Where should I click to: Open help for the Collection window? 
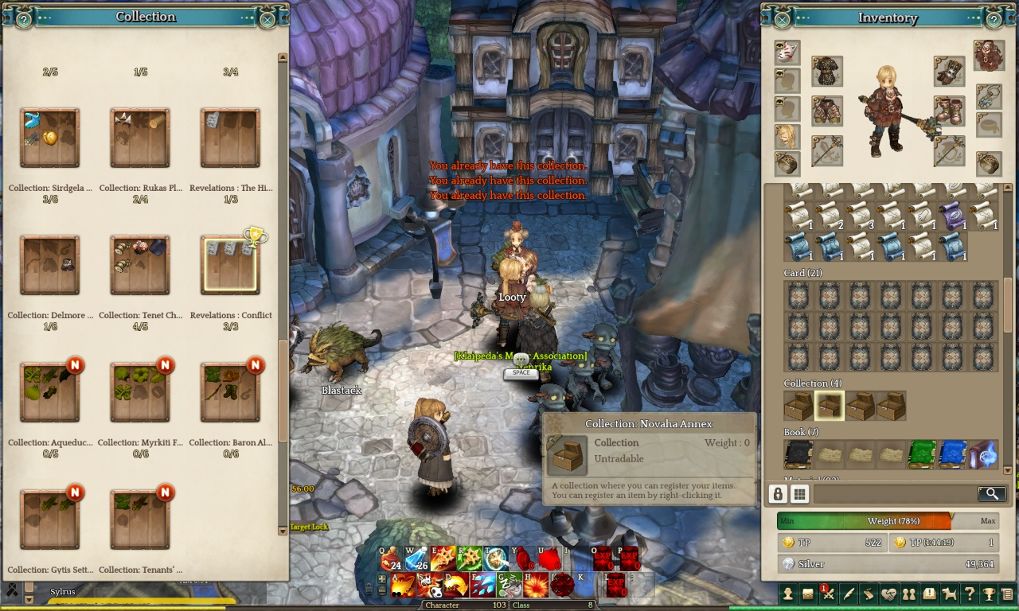[24, 18]
